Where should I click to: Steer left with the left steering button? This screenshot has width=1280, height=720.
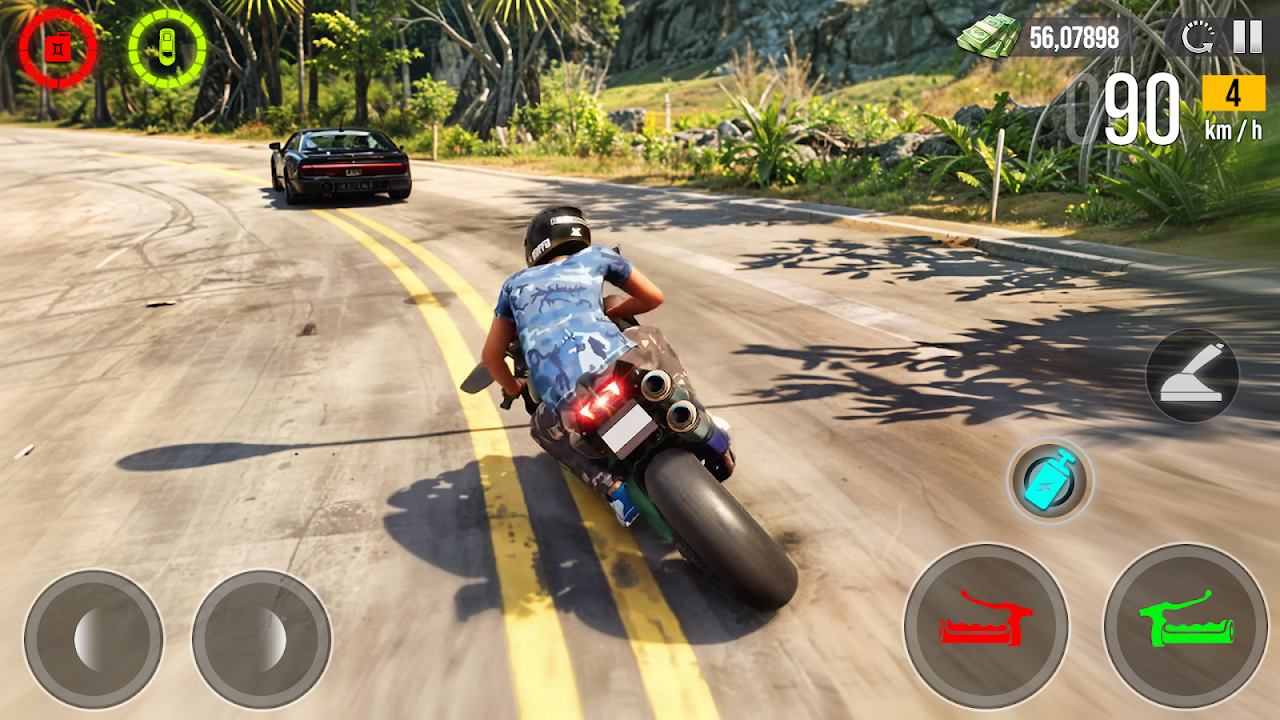coord(93,639)
